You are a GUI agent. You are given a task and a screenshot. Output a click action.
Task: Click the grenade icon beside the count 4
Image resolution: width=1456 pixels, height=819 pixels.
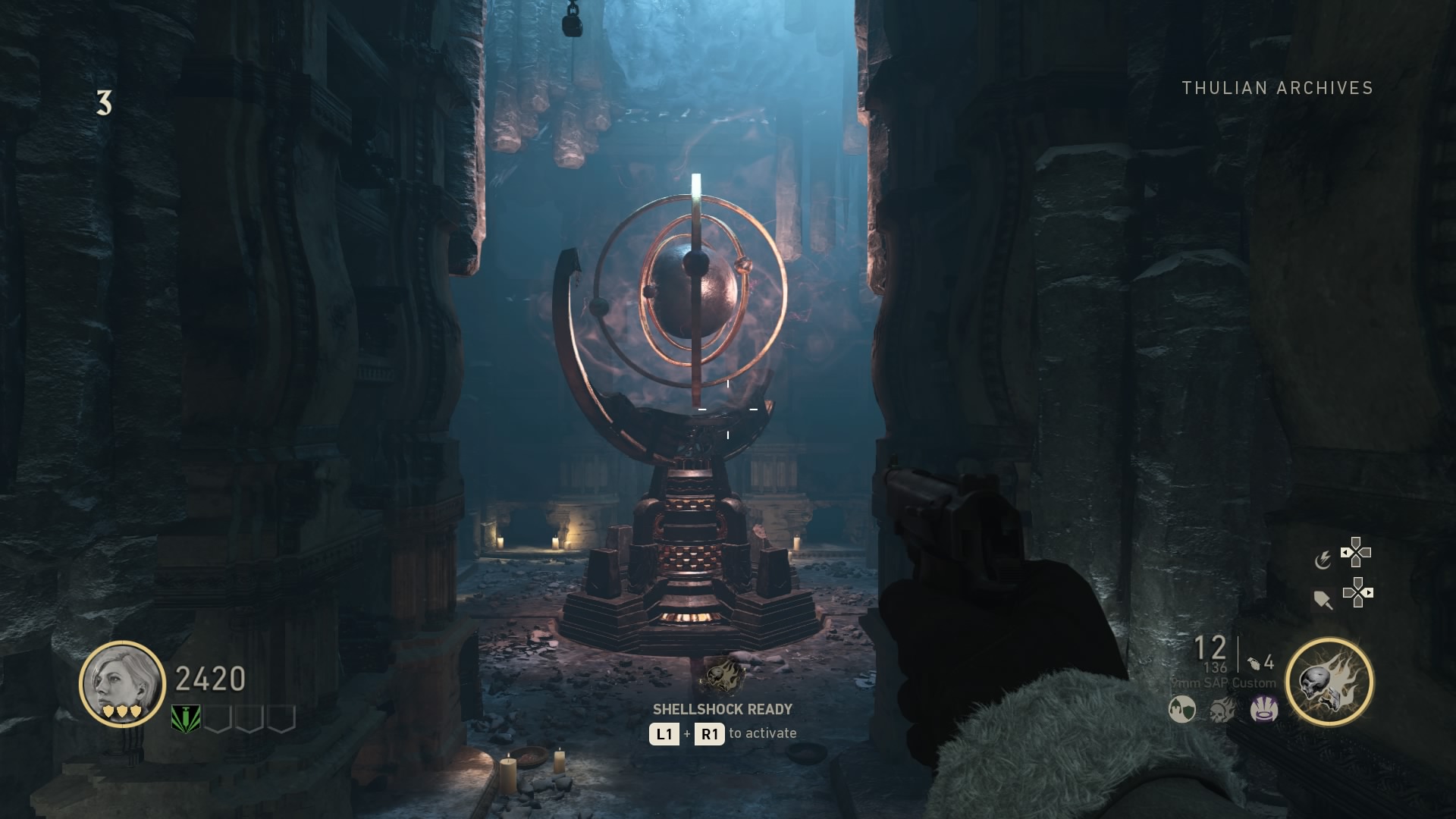[x=1254, y=663]
